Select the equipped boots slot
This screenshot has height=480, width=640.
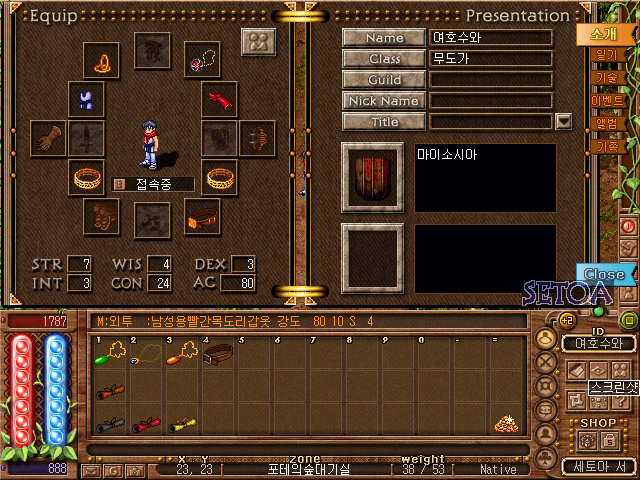[98, 214]
